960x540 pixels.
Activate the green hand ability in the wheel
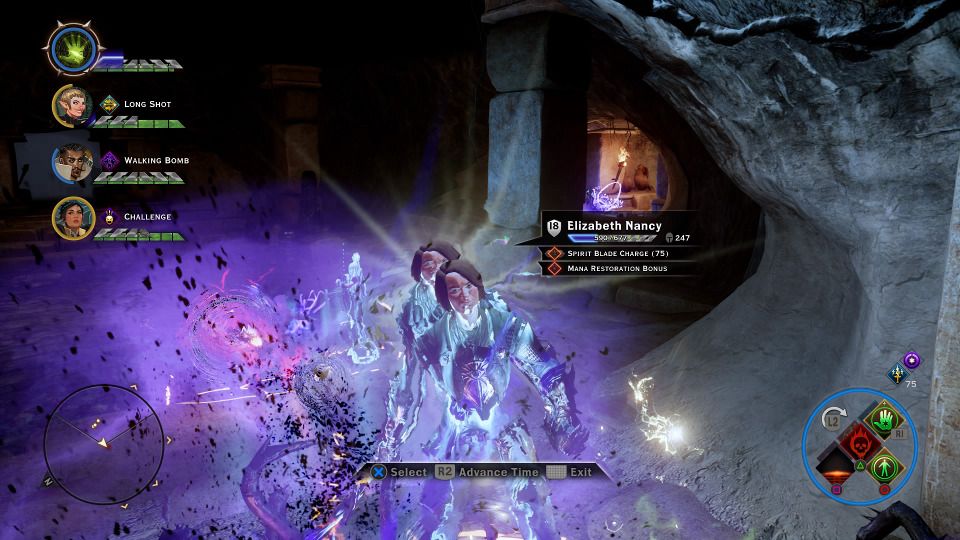pos(882,419)
